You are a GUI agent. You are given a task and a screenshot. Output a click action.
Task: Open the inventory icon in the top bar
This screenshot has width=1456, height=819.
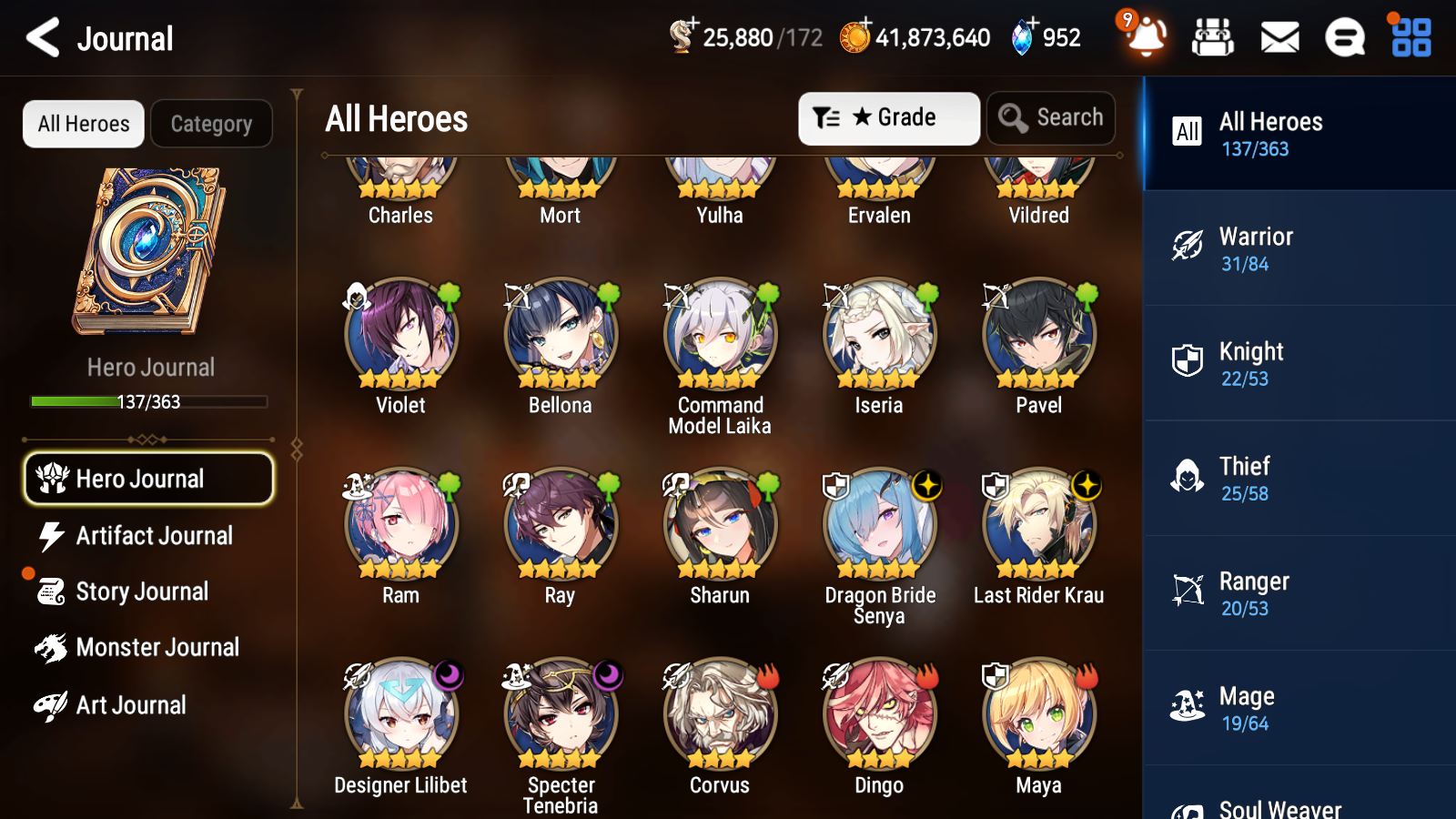click(1213, 37)
